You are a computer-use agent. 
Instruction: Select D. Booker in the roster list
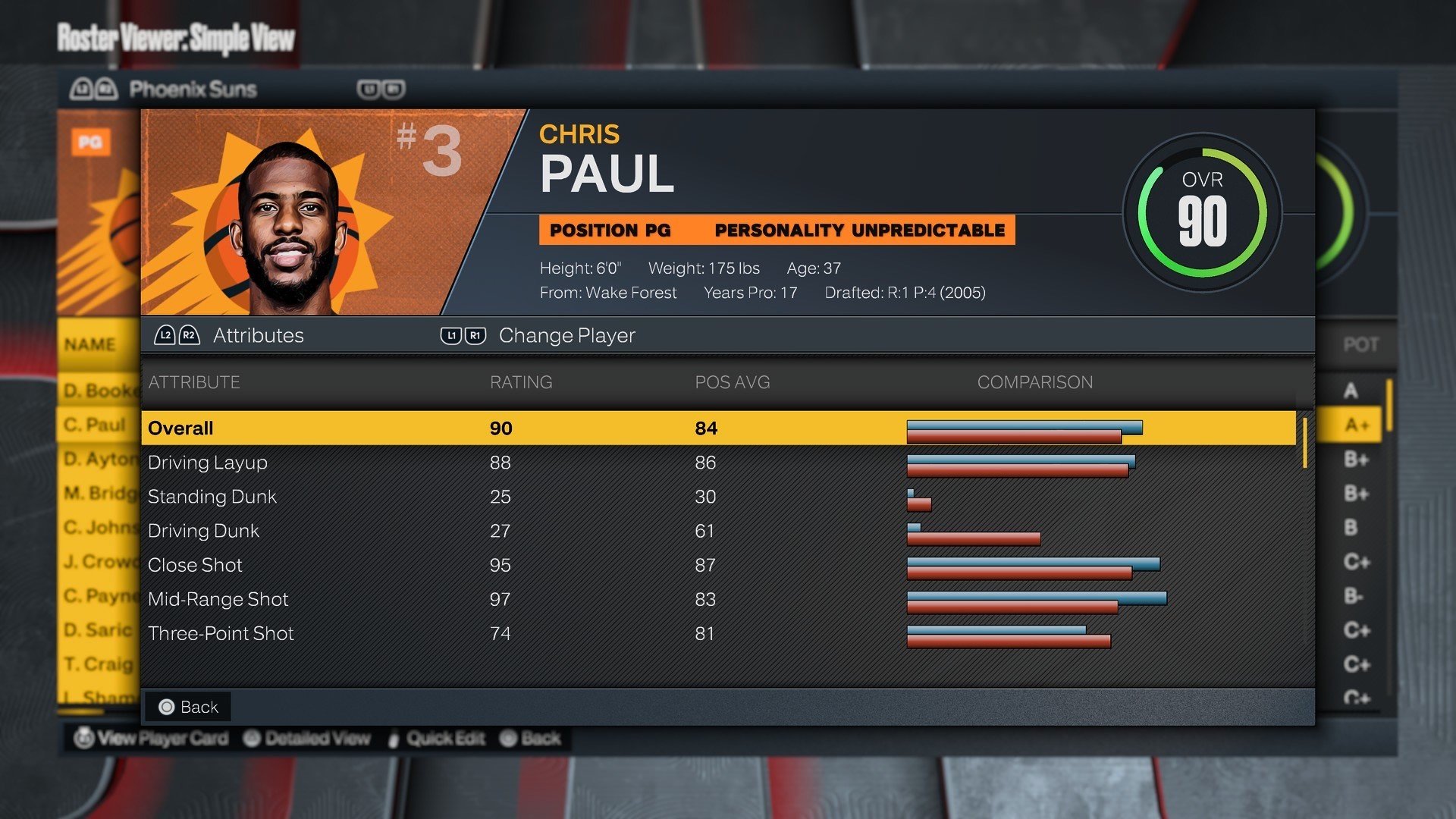[99, 391]
